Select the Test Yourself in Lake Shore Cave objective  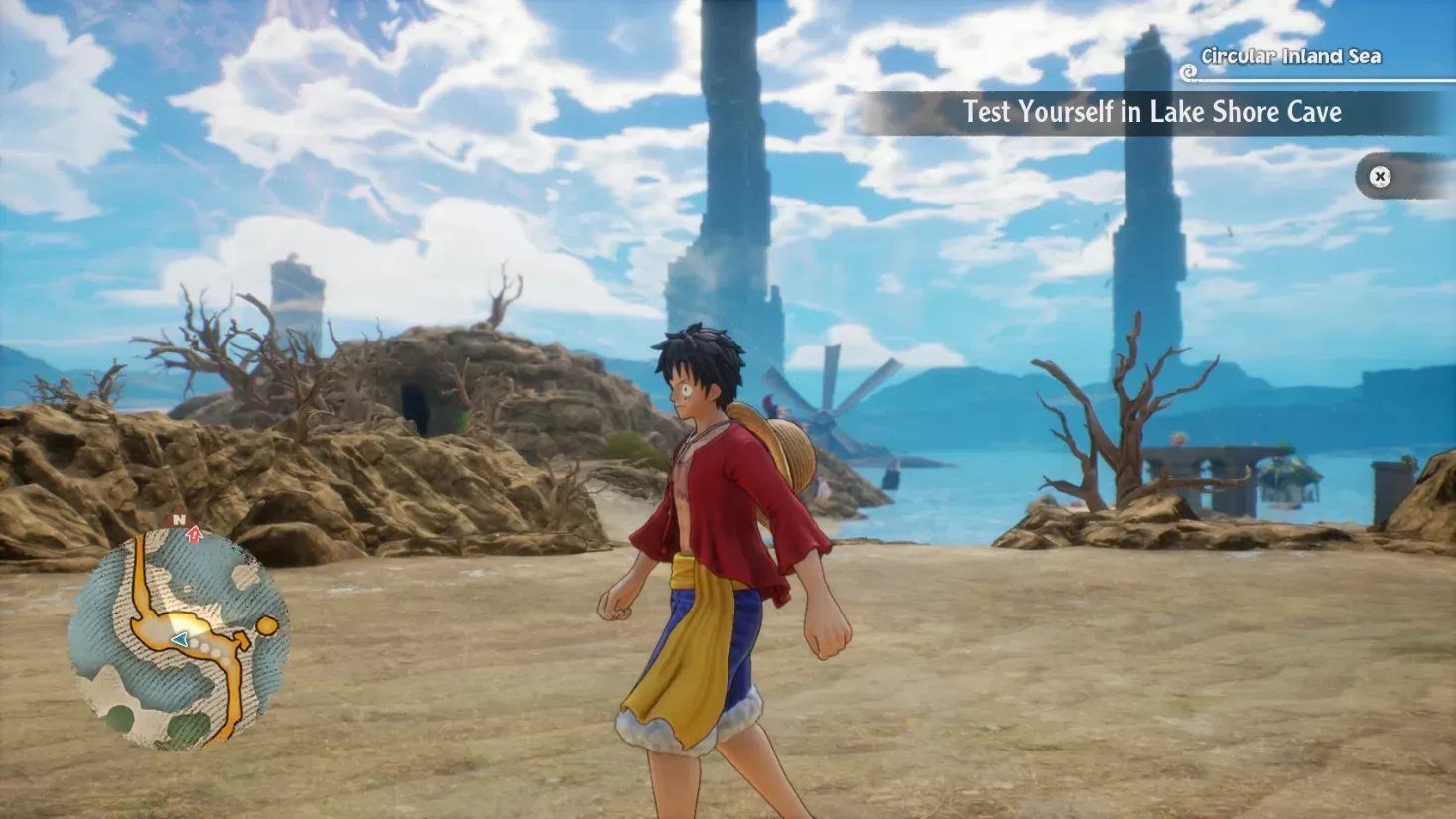[1151, 113]
